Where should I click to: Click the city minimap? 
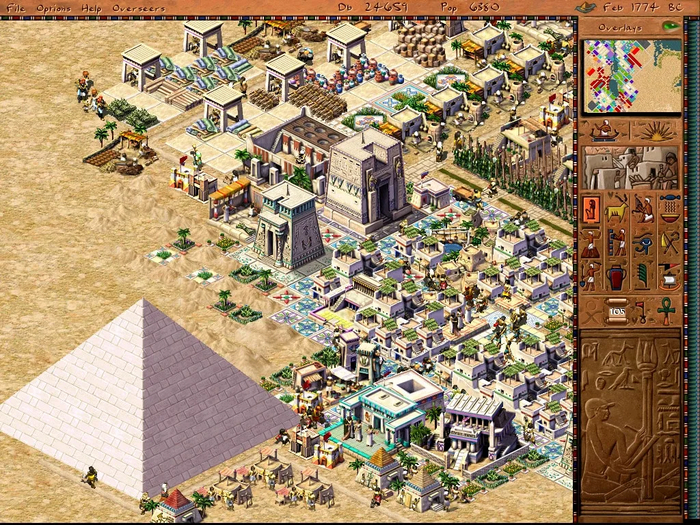pyautogui.click(x=632, y=74)
